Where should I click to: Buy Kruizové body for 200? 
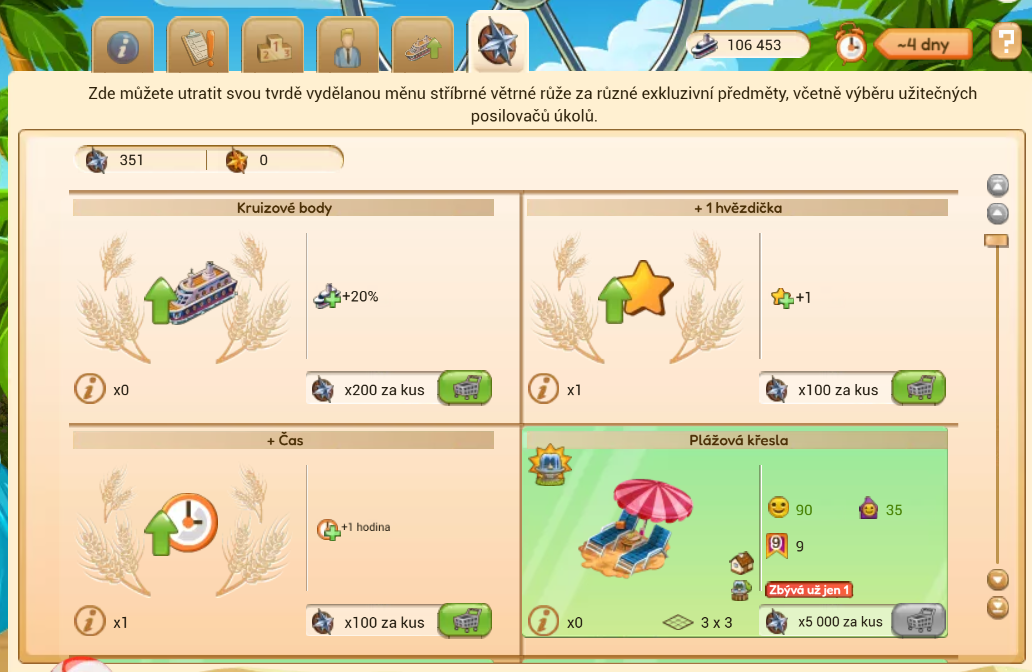(x=465, y=388)
